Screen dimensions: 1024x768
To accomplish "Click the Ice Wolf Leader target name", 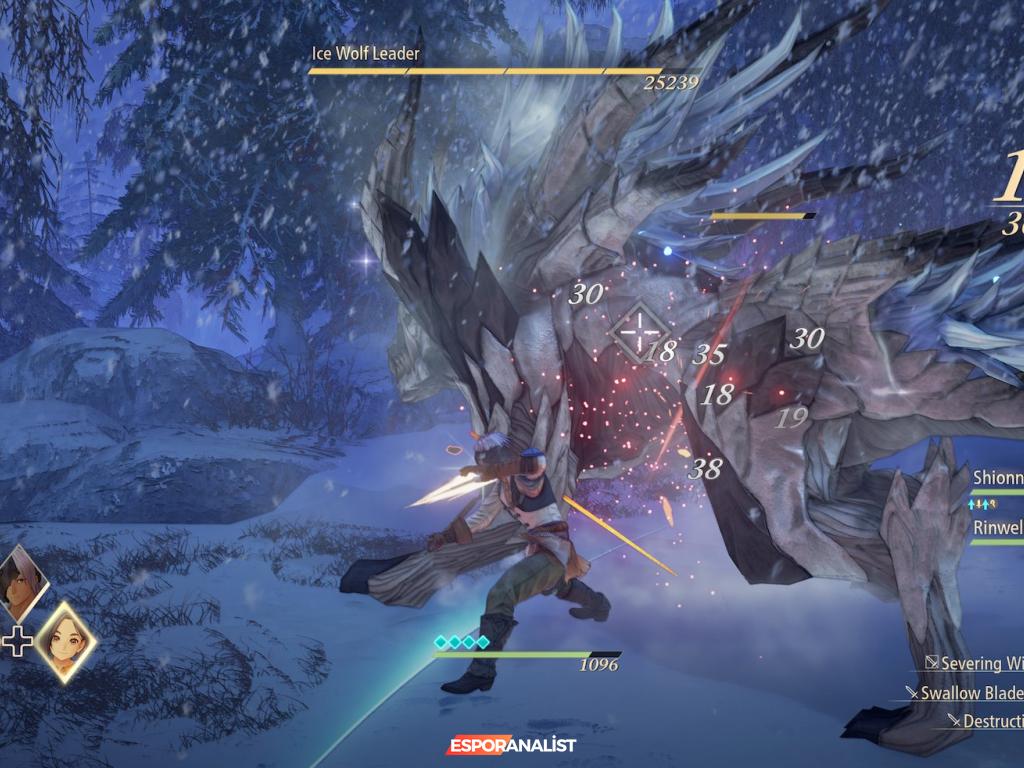I will coord(366,53).
